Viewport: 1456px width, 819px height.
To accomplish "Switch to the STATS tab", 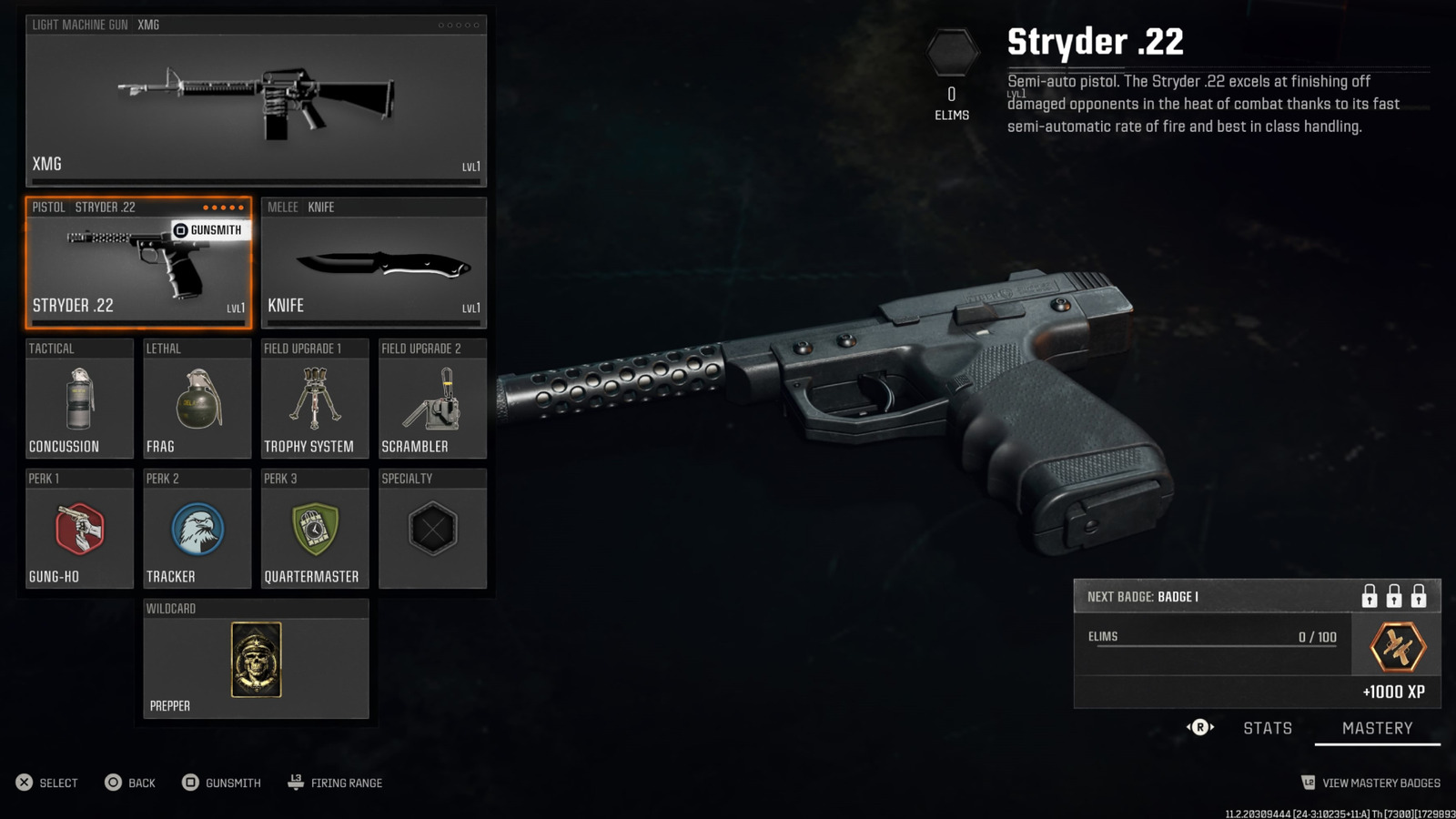I will tap(1268, 727).
